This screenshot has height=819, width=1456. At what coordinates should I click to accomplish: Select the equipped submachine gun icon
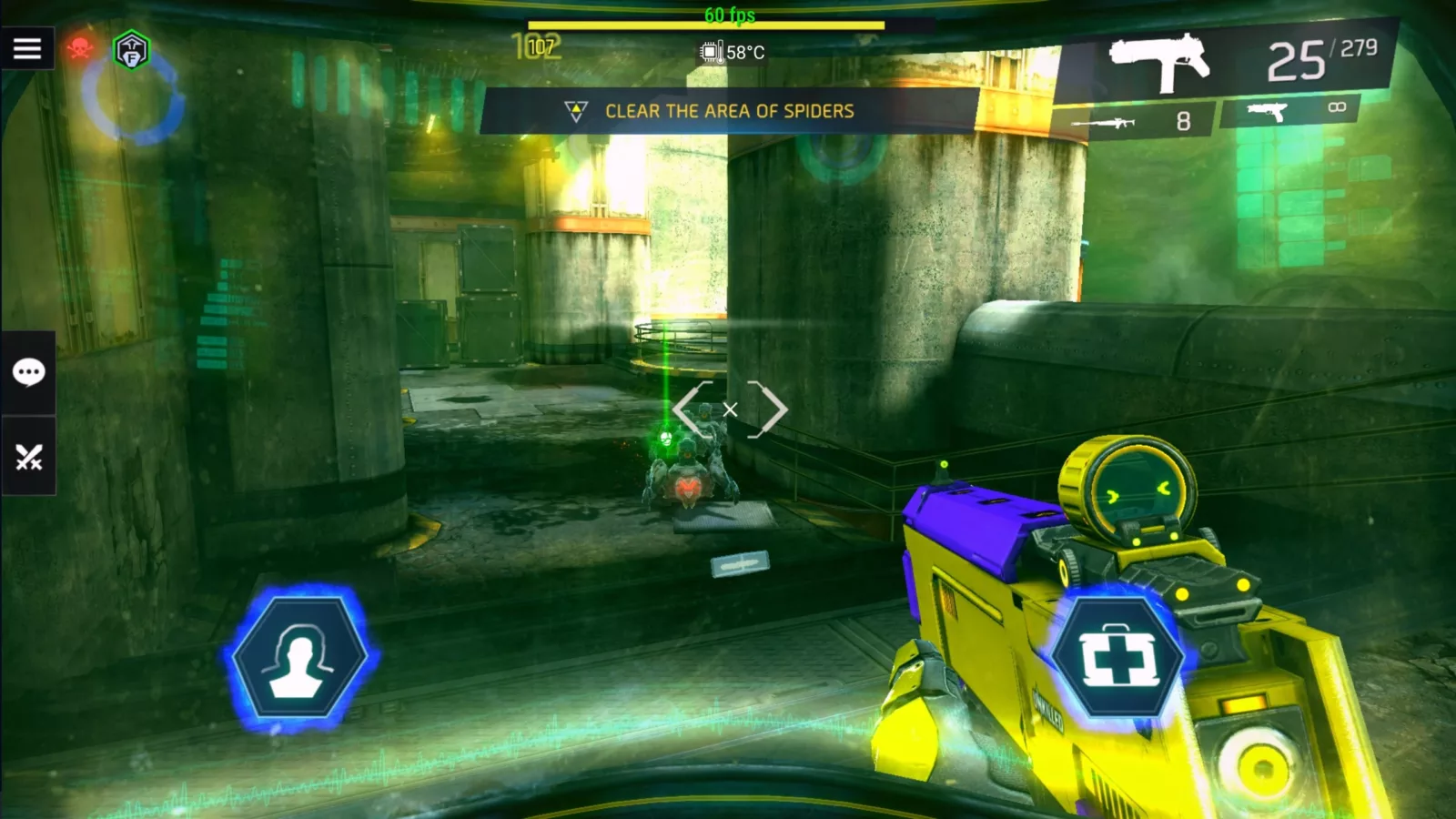pyautogui.click(x=1158, y=62)
